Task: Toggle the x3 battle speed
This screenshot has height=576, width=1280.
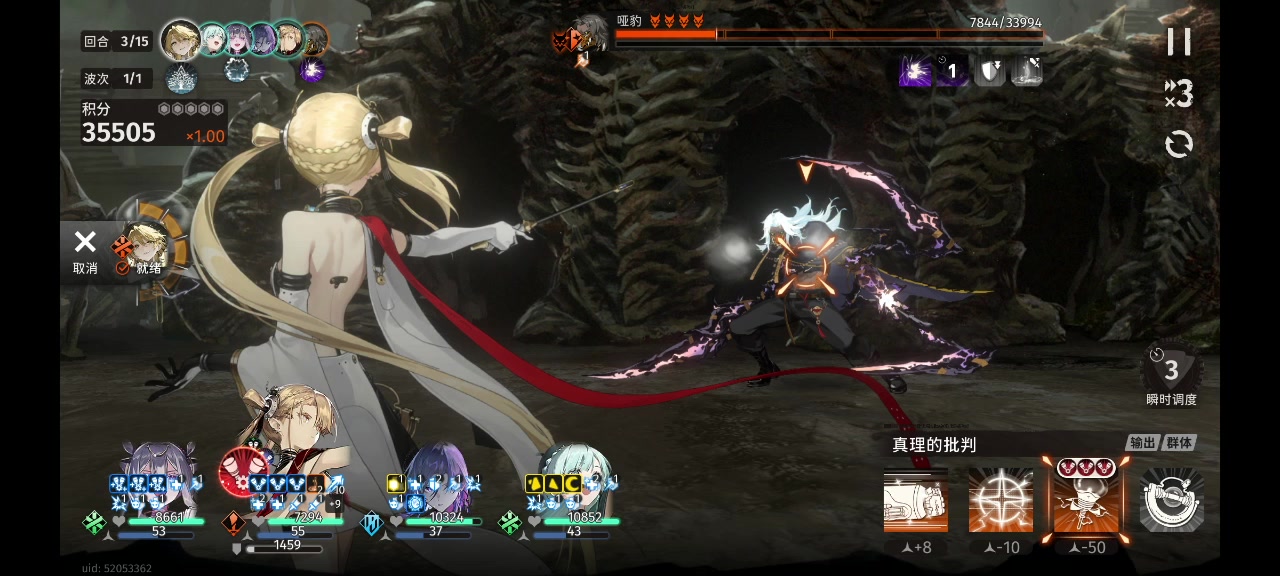Action: (1179, 94)
